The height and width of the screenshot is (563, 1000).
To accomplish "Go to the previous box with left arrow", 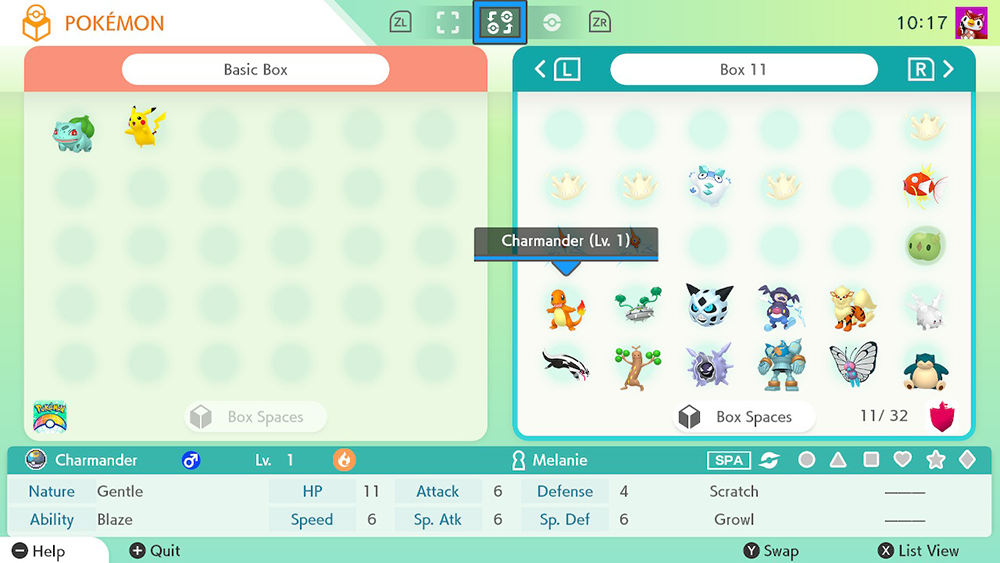I will tap(541, 69).
